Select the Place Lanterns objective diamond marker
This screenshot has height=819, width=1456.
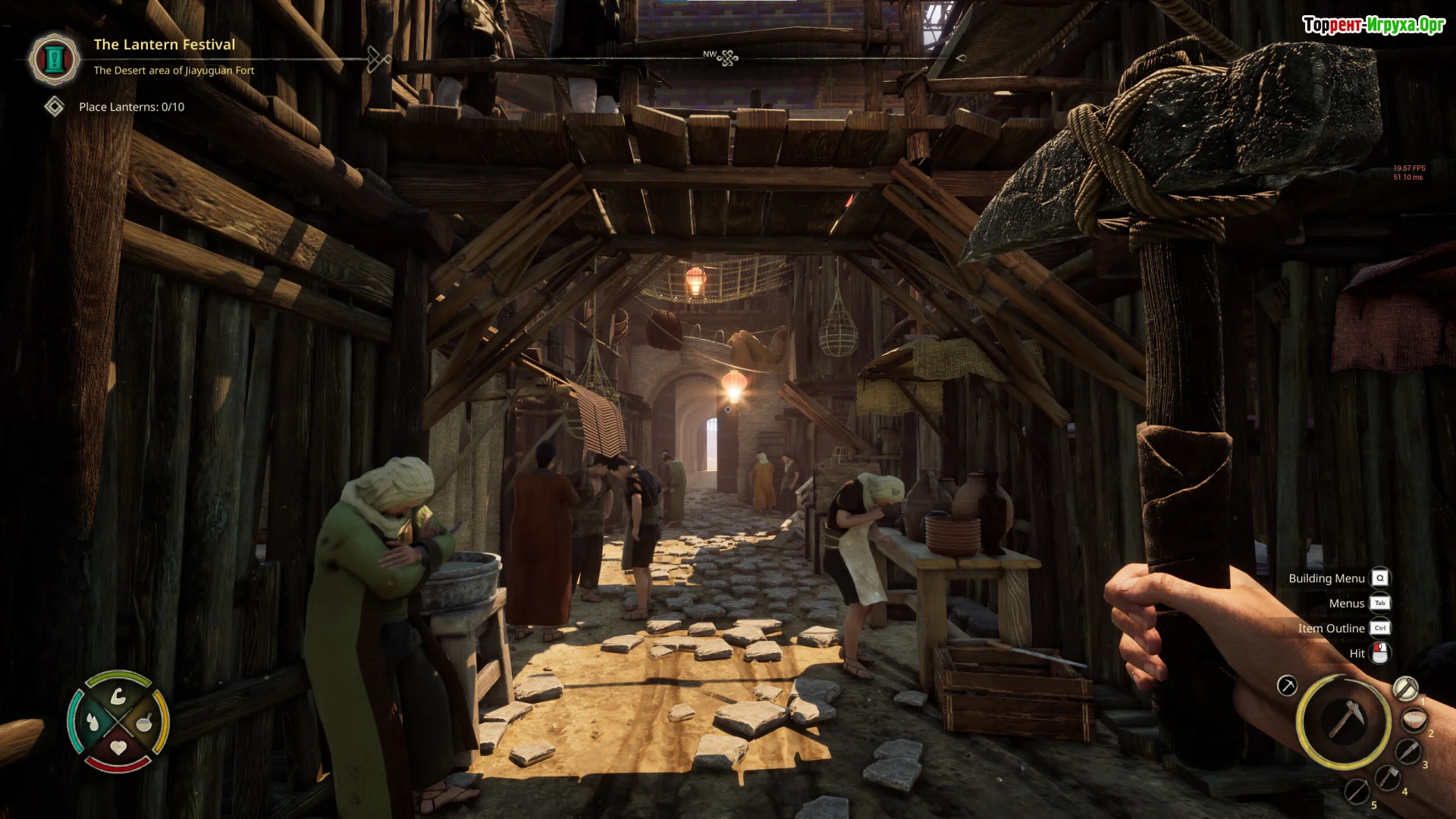54,107
